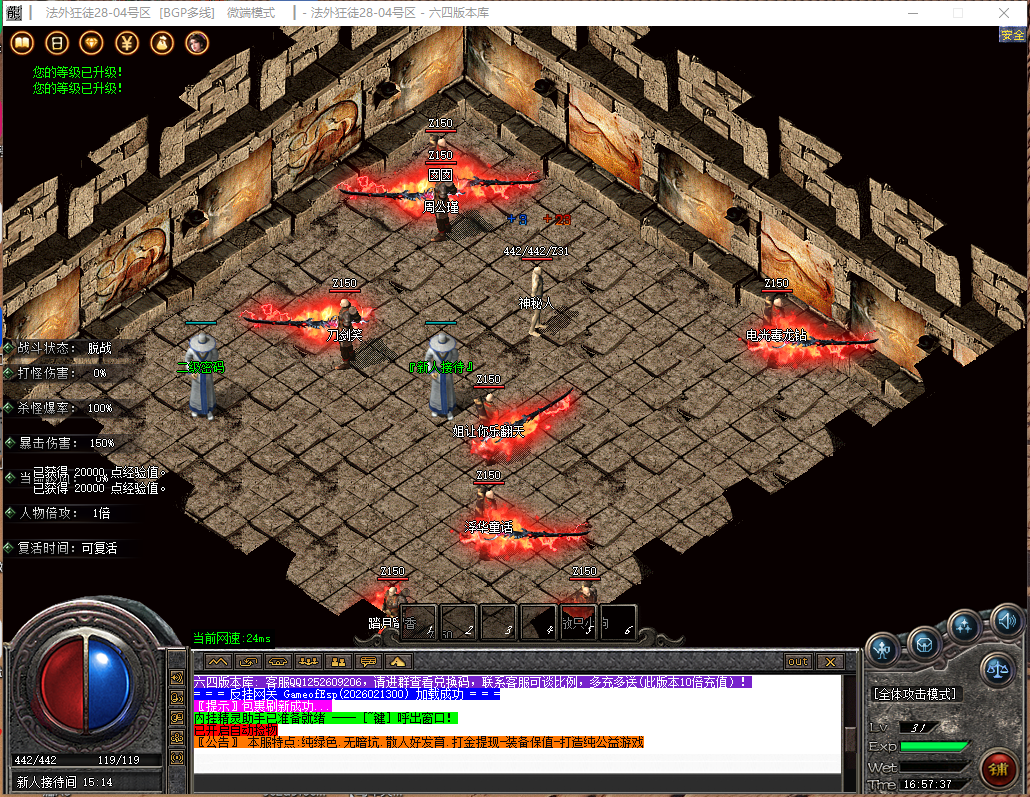Open the skills button with three sparkles
This screenshot has height=797, width=1030.
965,627
